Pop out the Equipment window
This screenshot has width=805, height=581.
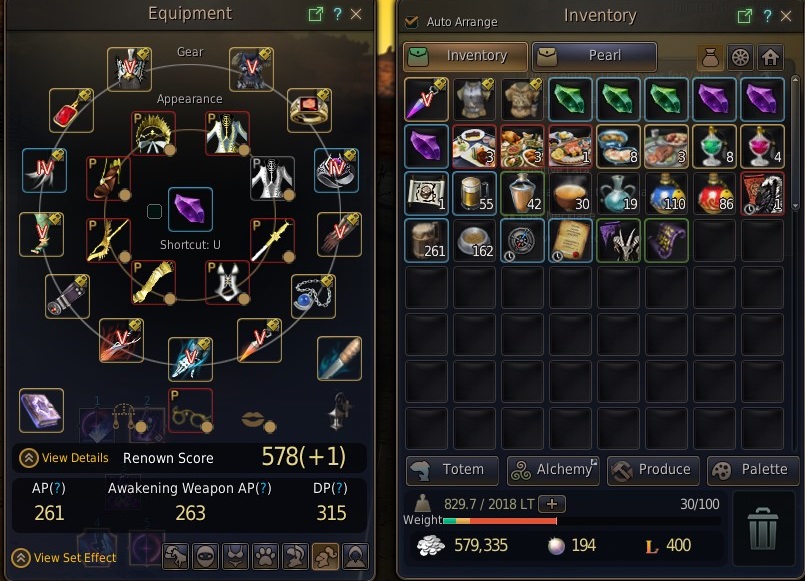[x=316, y=15]
